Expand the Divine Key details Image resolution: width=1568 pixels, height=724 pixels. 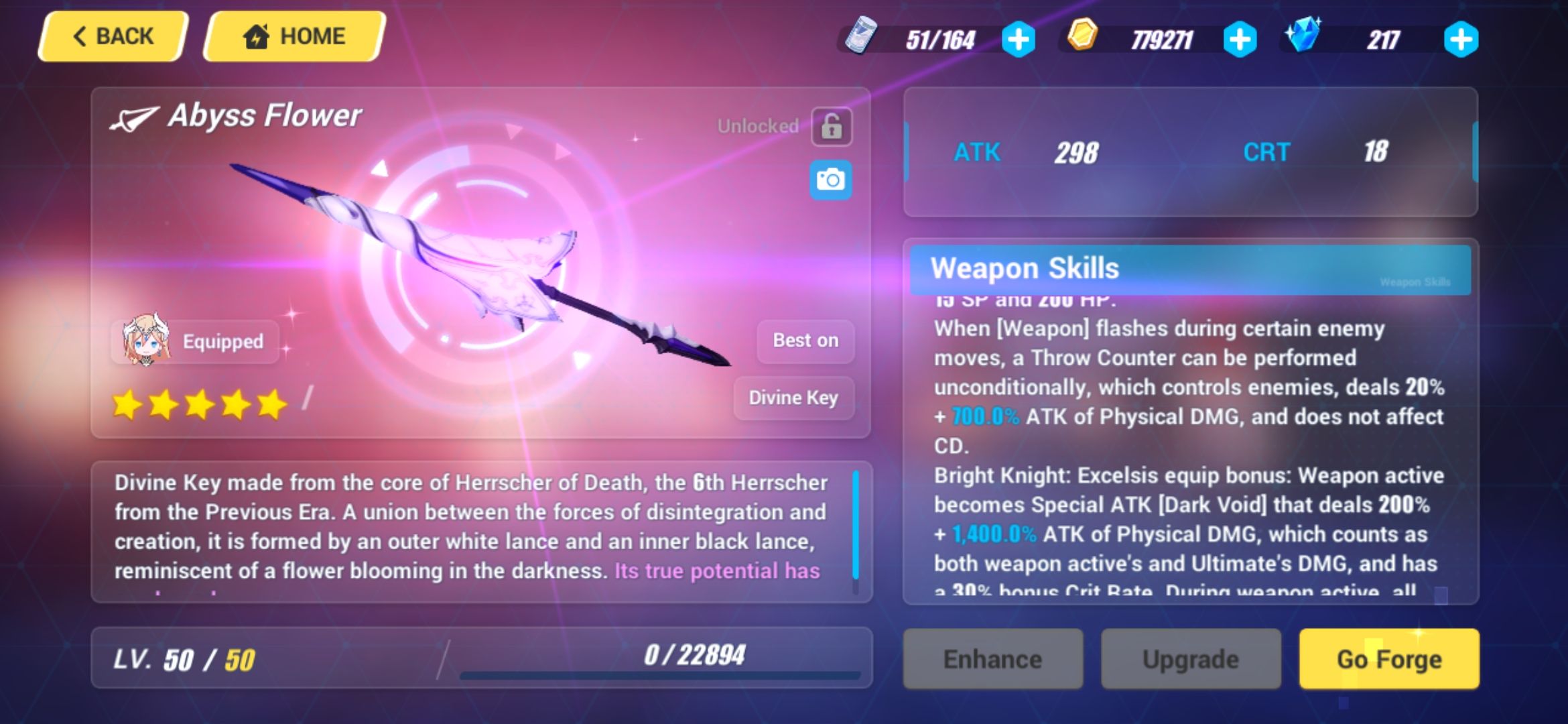[793, 398]
